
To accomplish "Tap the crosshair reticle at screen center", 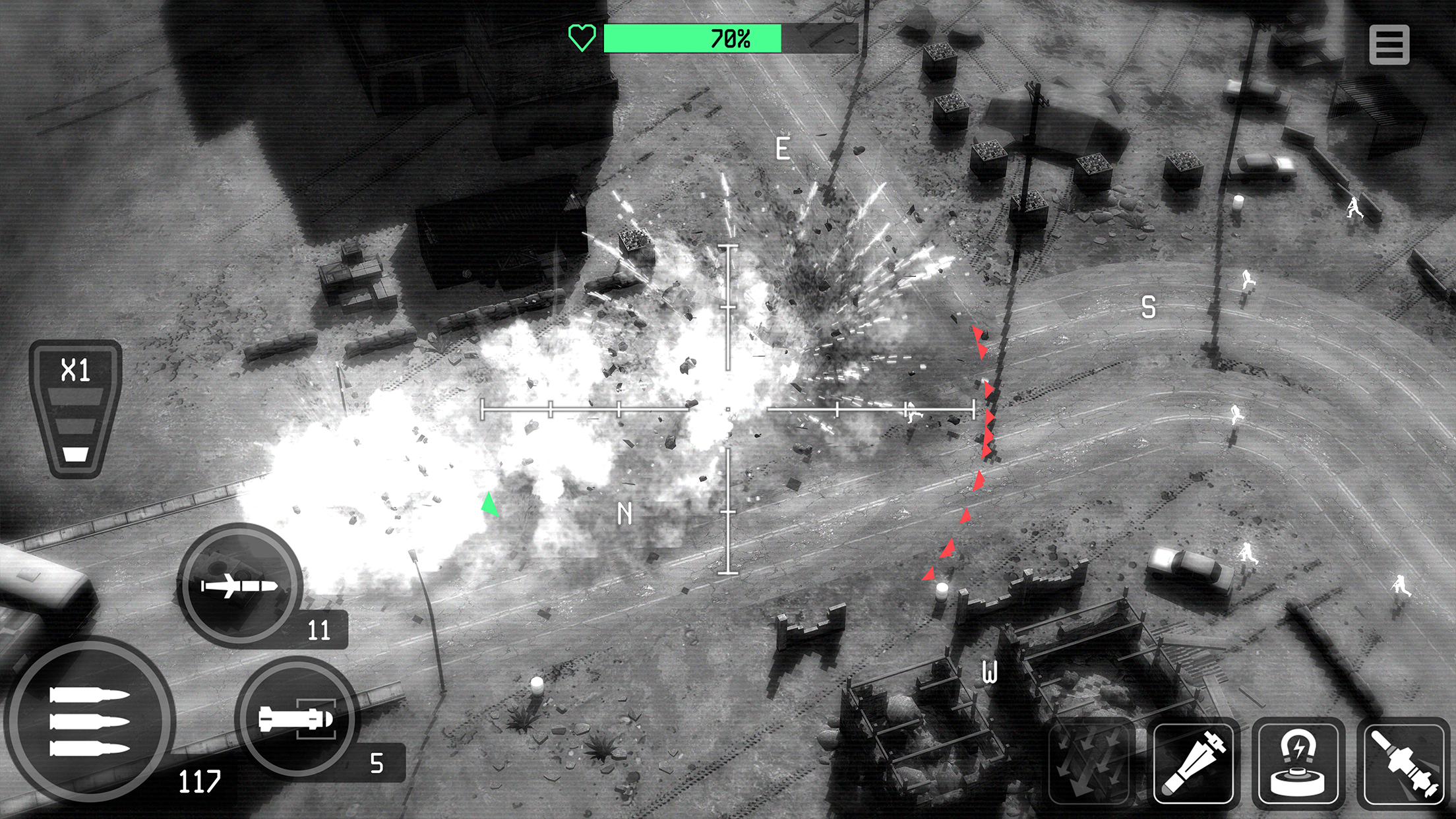I will (728, 409).
